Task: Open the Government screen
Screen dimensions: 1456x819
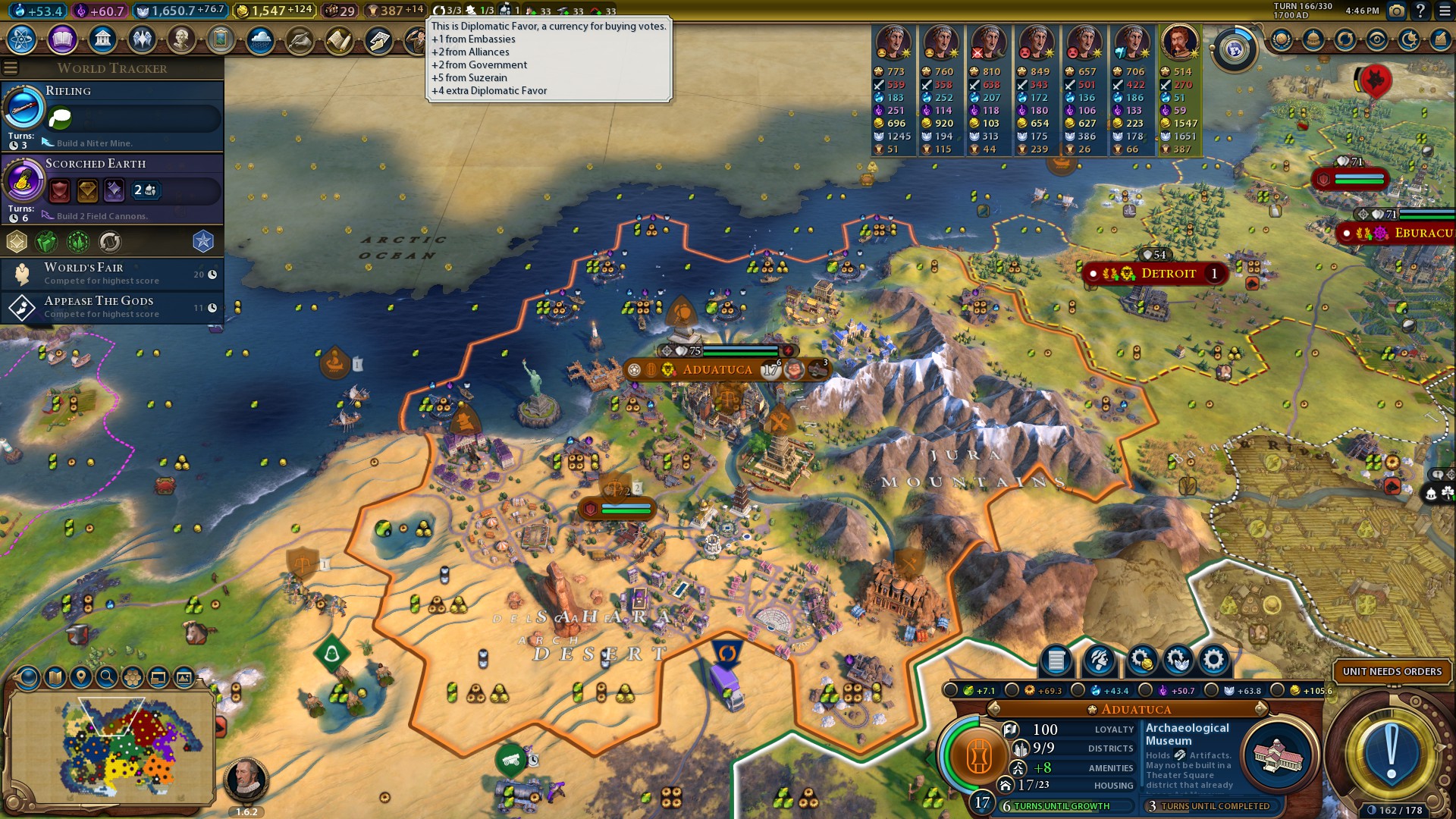Action: pos(102,39)
